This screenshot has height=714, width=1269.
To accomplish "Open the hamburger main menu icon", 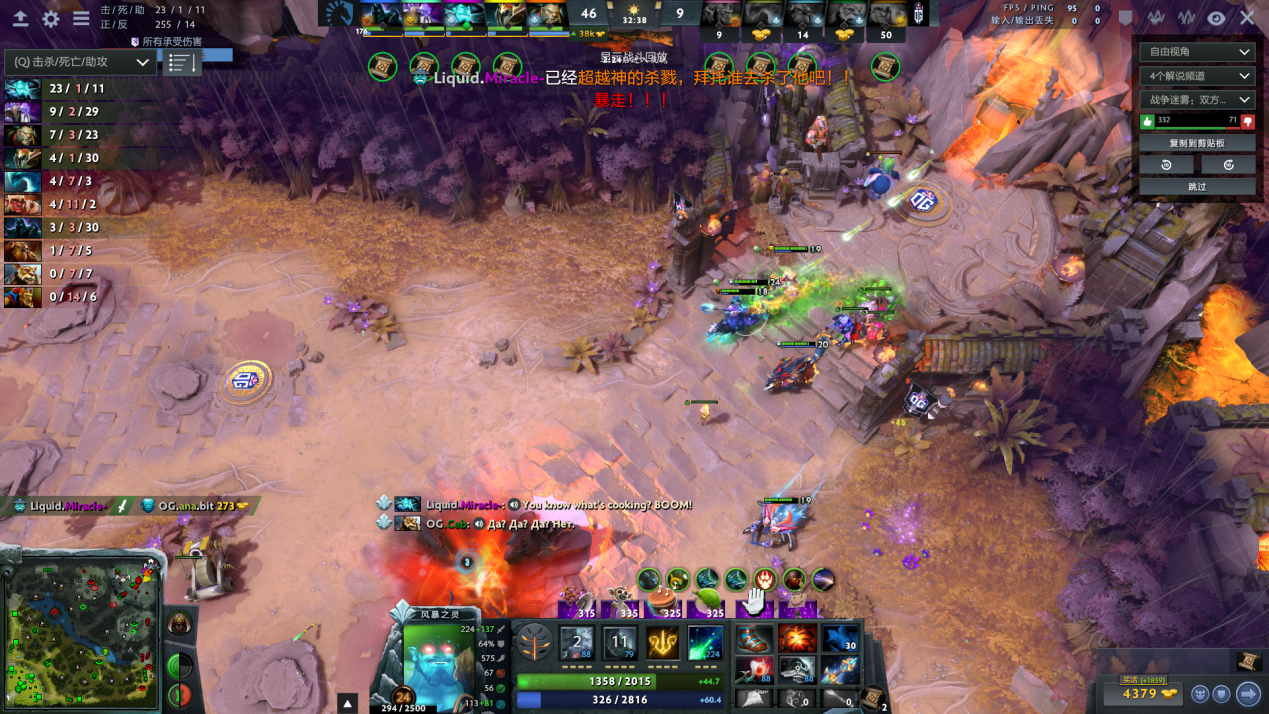I will point(81,19).
